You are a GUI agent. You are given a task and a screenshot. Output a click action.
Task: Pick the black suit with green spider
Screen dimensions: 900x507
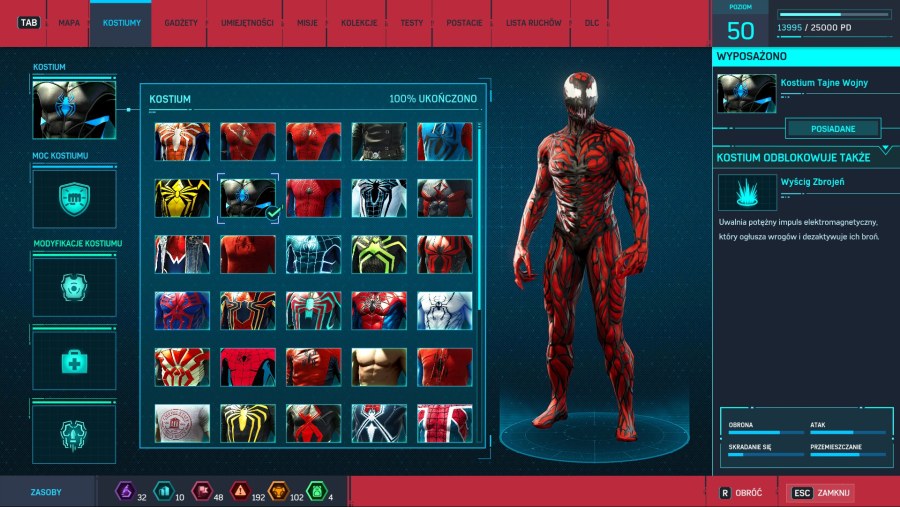(379, 255)
